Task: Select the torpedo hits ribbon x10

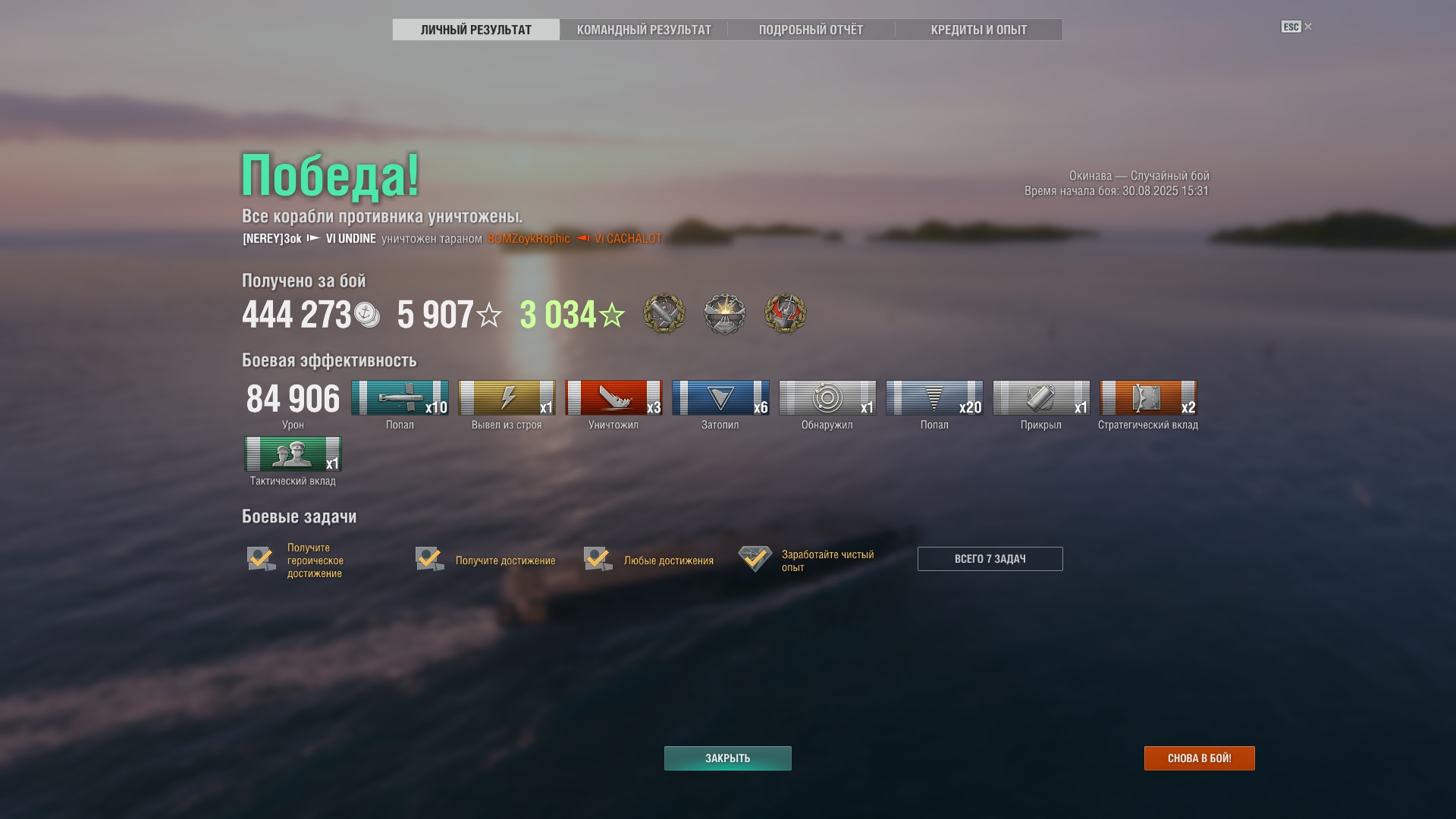Action: (x=400, y=398)
